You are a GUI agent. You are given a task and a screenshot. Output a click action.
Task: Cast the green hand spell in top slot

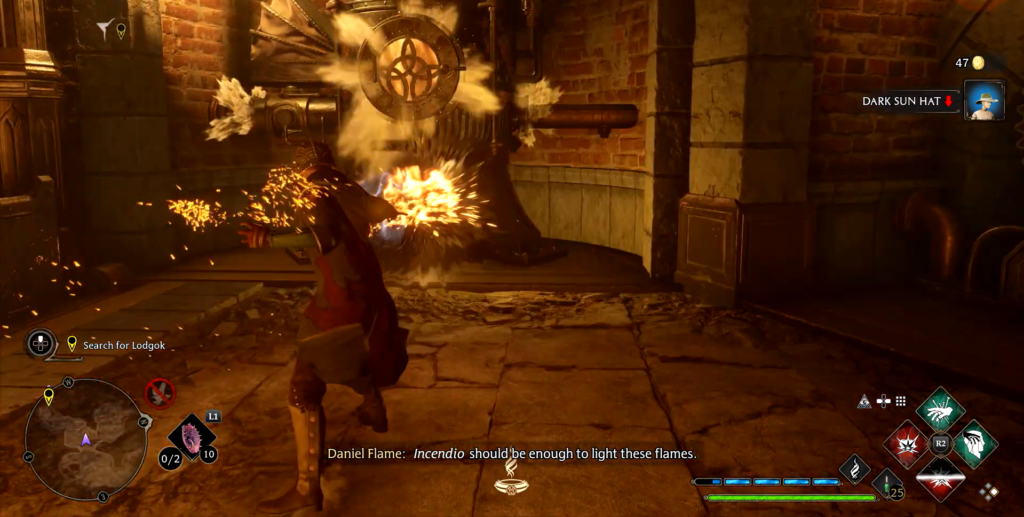[940, 409]
